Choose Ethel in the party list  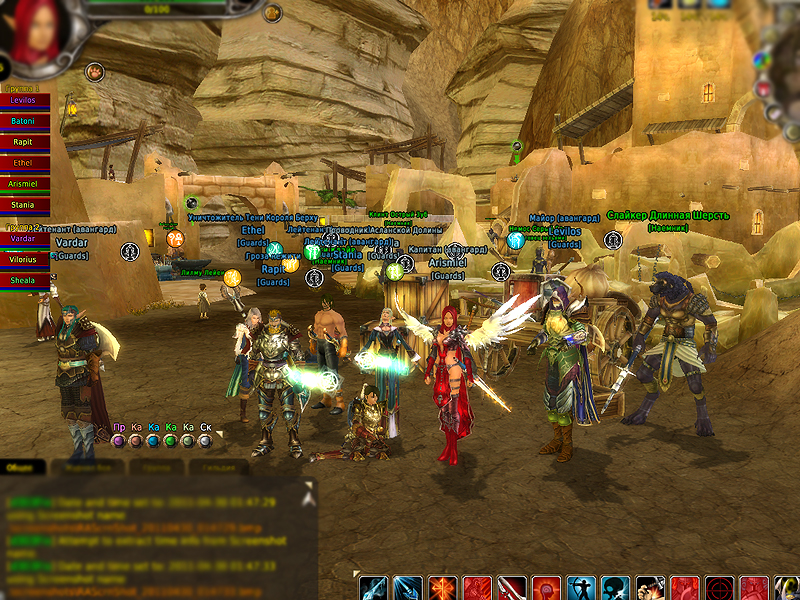[23, 162]
